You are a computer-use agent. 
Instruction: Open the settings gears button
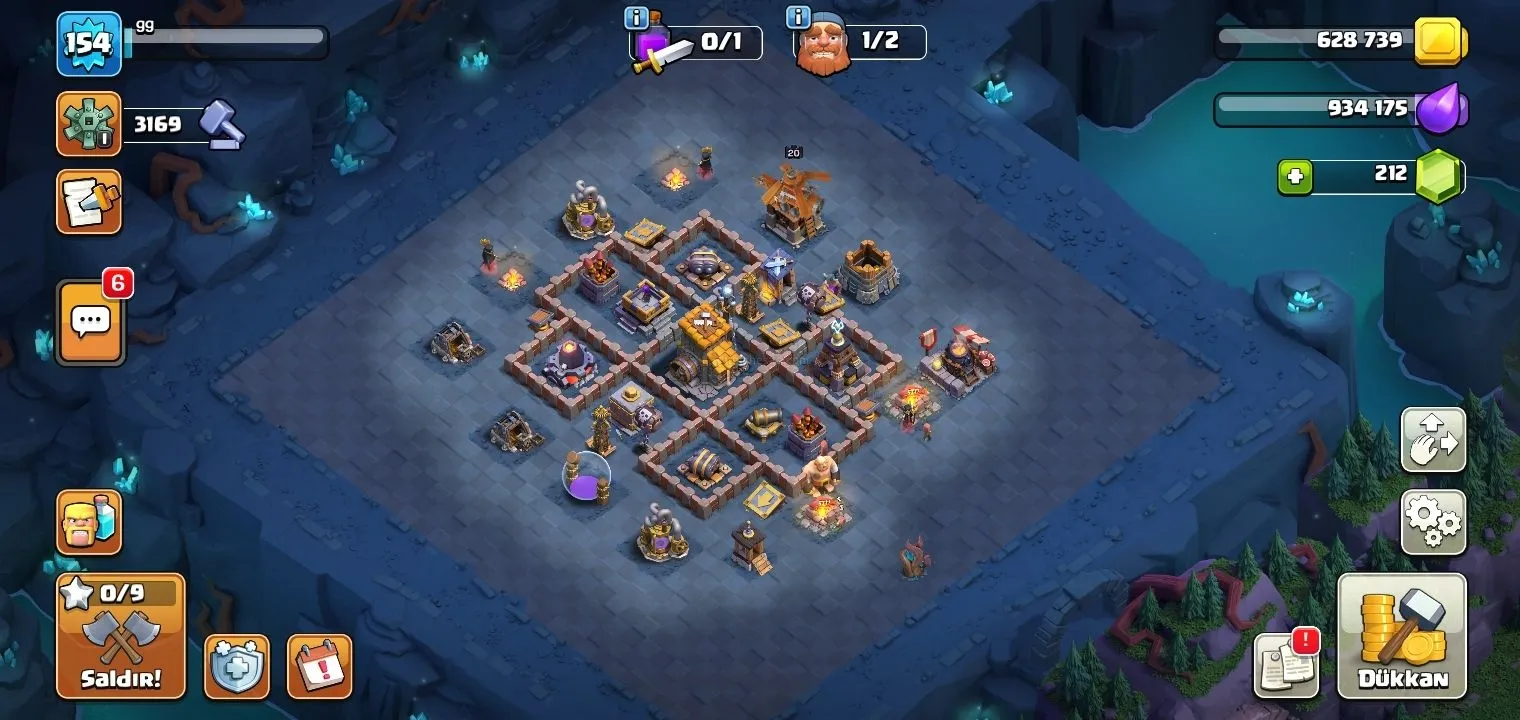(1433, 521)
